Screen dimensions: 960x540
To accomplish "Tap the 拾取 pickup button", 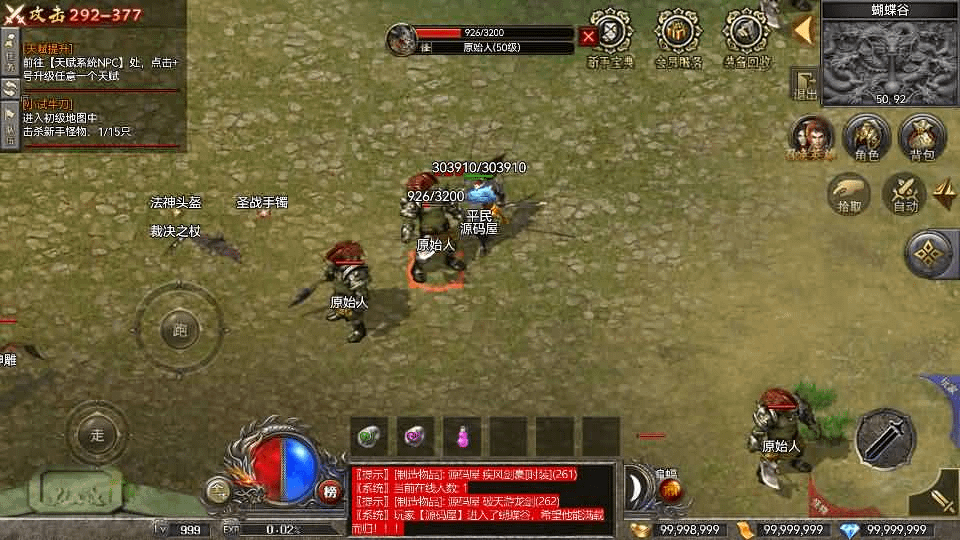I will (x=849, y=192).
